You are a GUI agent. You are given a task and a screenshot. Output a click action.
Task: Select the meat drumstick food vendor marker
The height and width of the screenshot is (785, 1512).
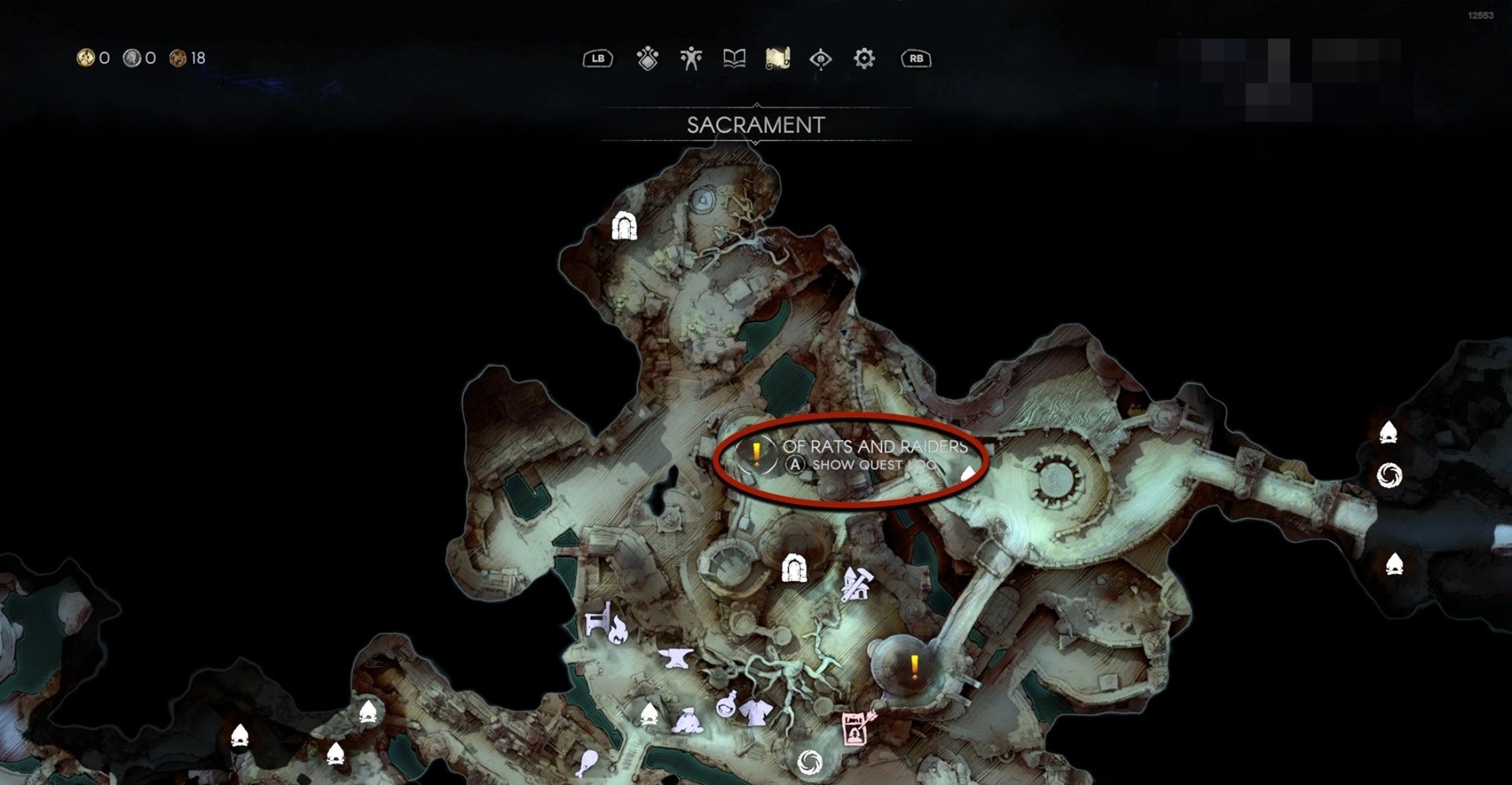tap(587, 762)
